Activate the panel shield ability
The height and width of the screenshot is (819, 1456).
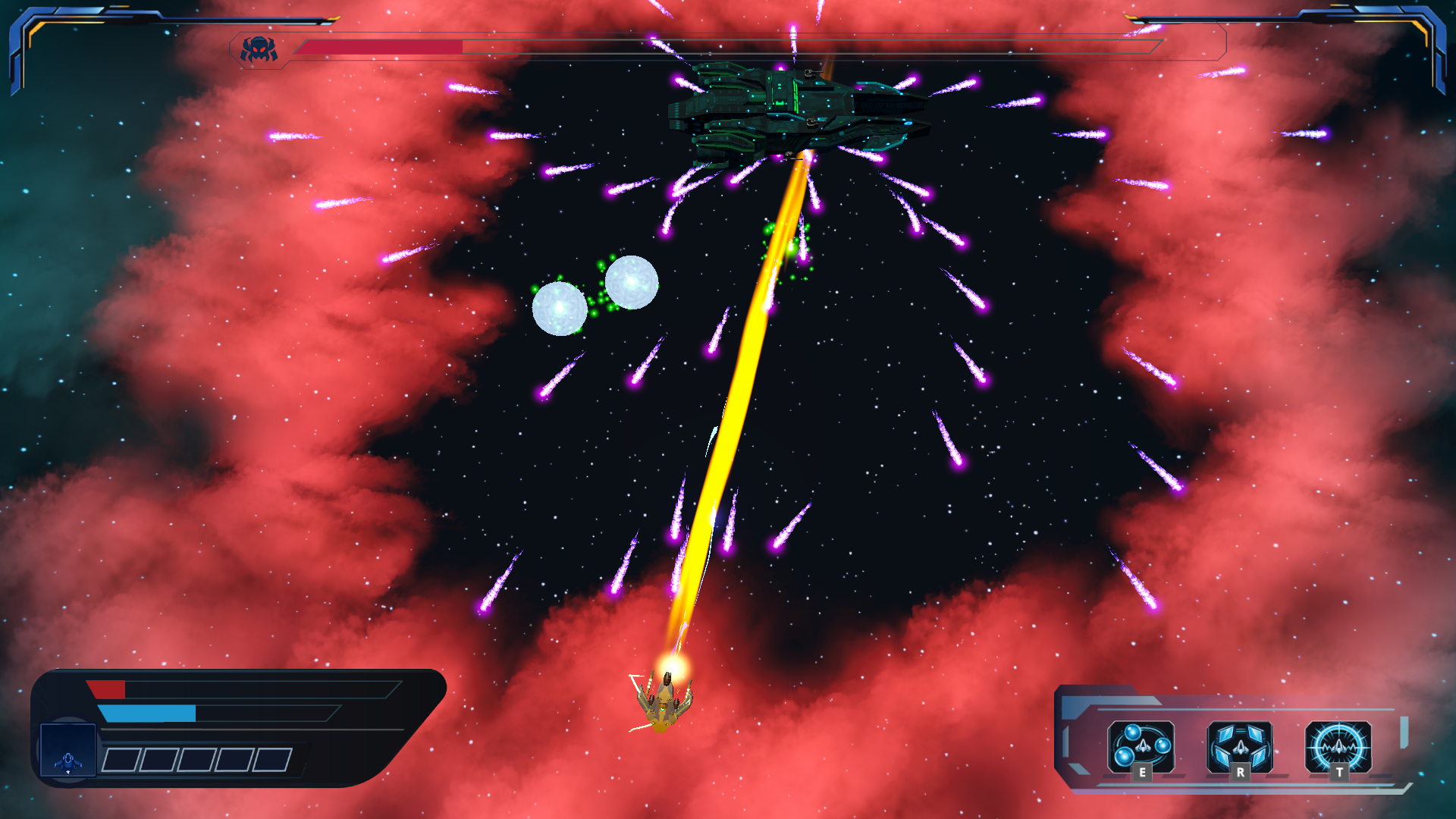pyautogui.click(x=1239, y=746)
